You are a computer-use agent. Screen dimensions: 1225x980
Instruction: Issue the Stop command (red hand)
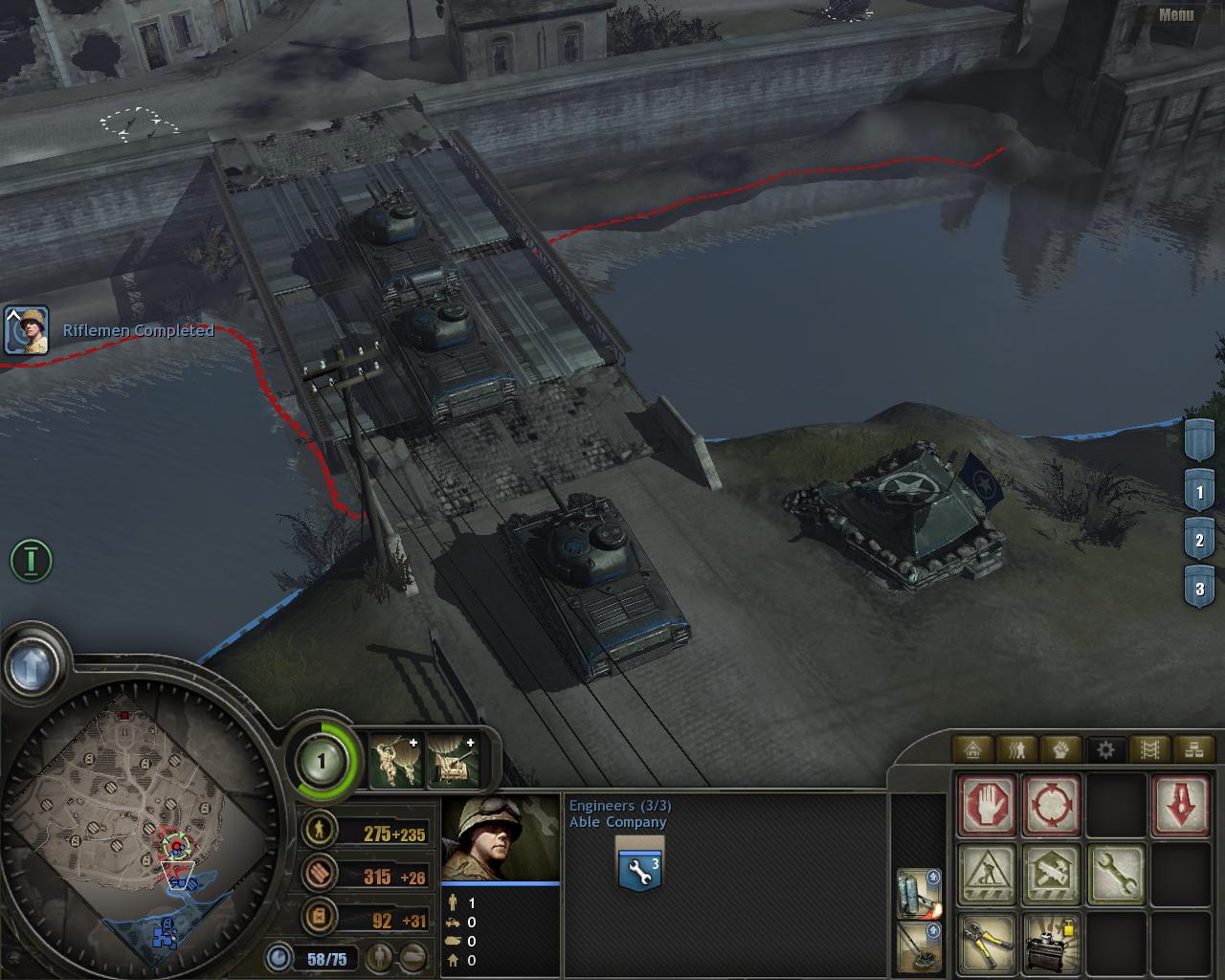click(988, 805)
